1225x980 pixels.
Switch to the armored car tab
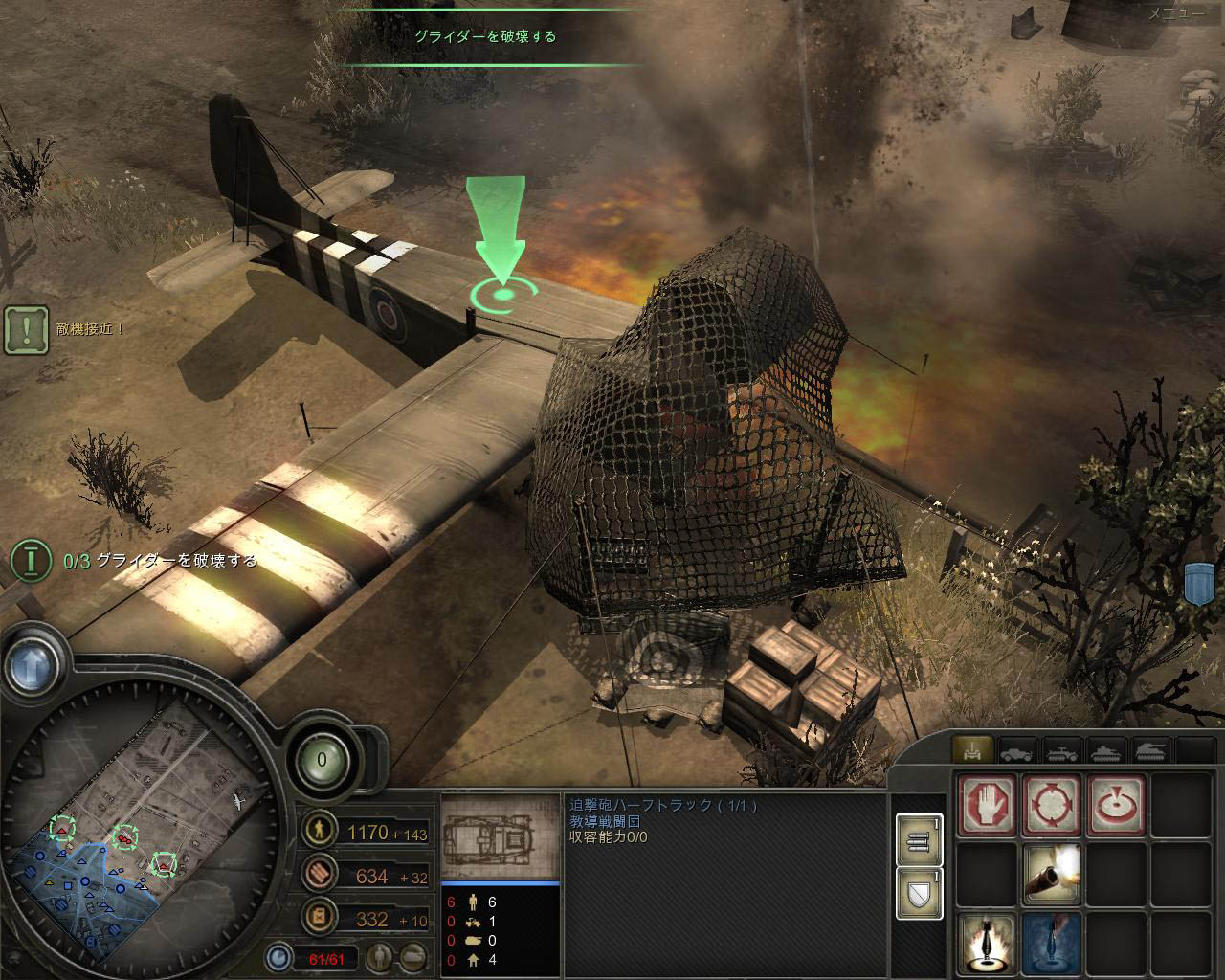pos(1018,750)
